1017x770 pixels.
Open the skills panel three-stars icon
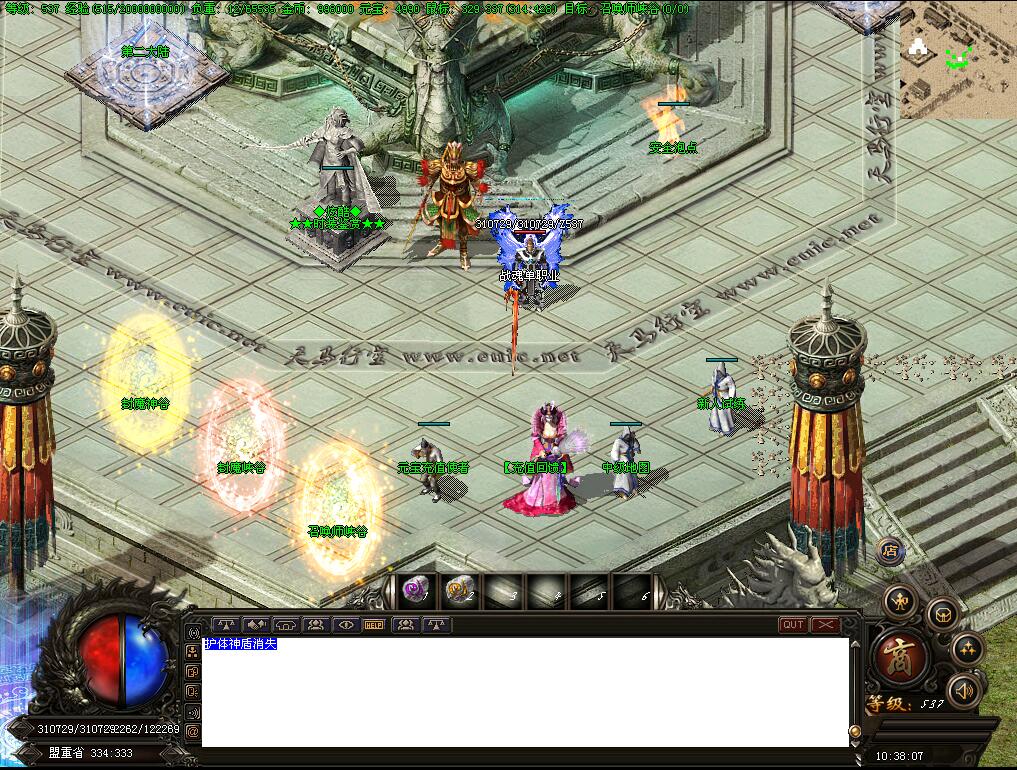pyautogui.click(x=967, y=648)
